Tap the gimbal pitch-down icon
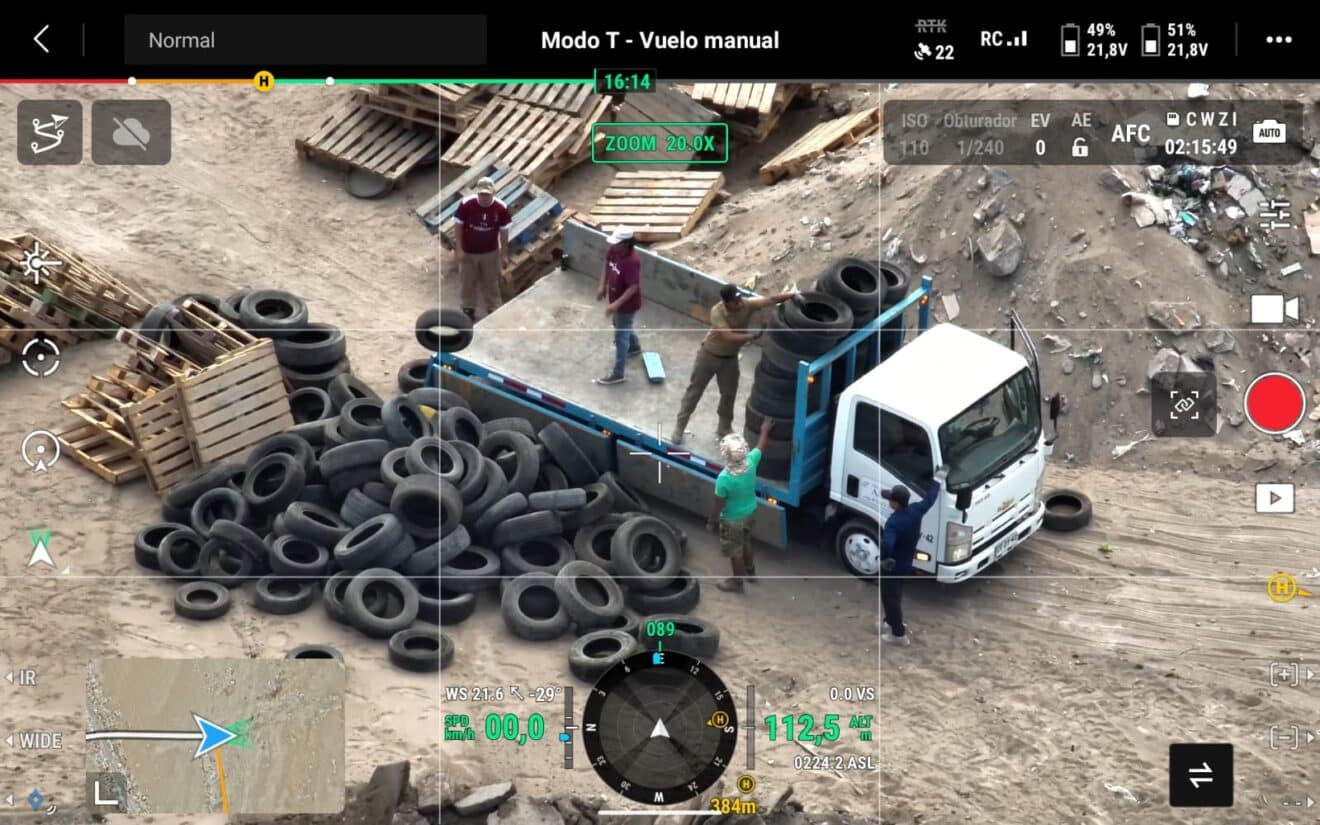This screenshot has width=1320, height=825. (x=38, y=451)
